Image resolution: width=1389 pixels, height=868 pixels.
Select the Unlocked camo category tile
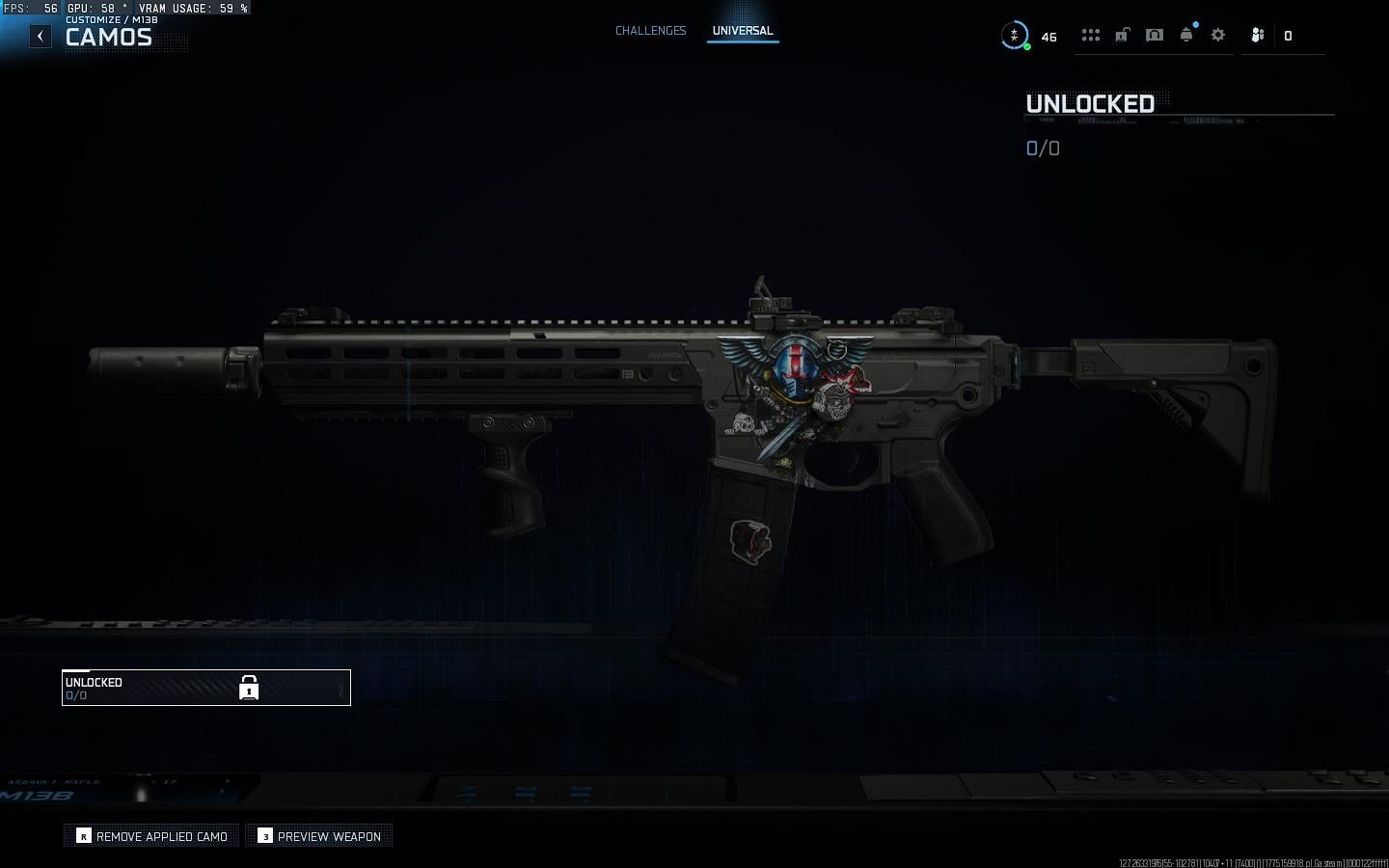(x=205, y=688)
